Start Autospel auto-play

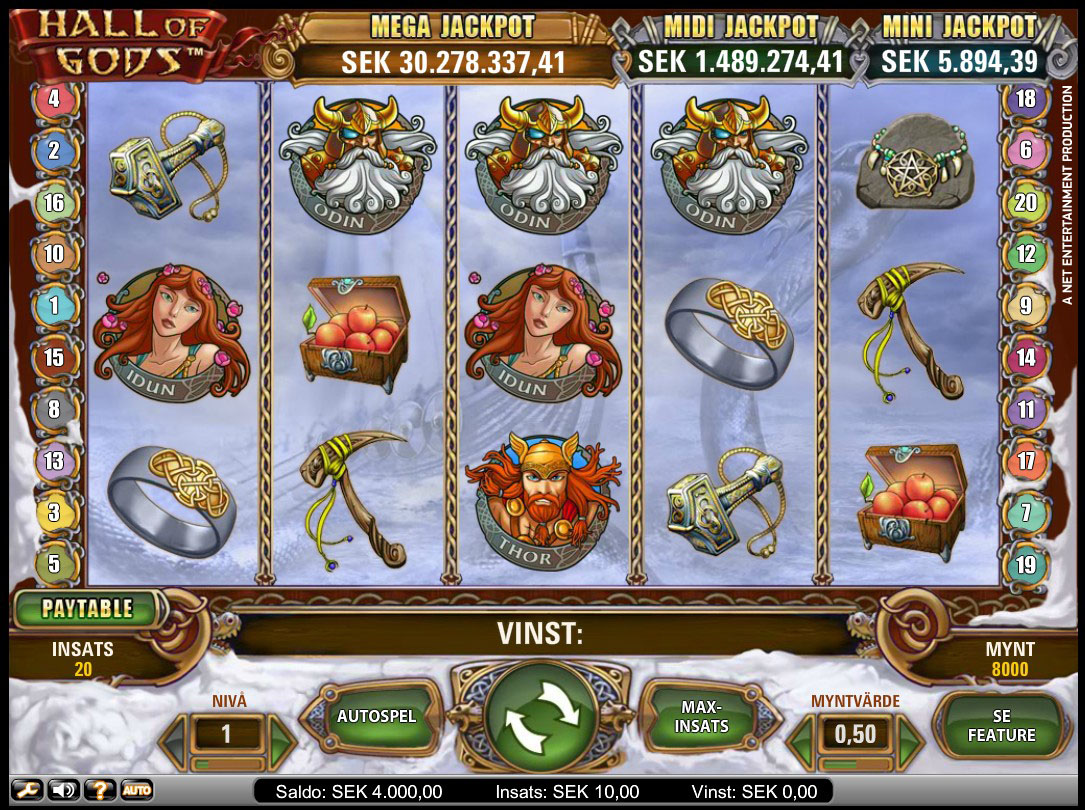(x=376, y=717)
